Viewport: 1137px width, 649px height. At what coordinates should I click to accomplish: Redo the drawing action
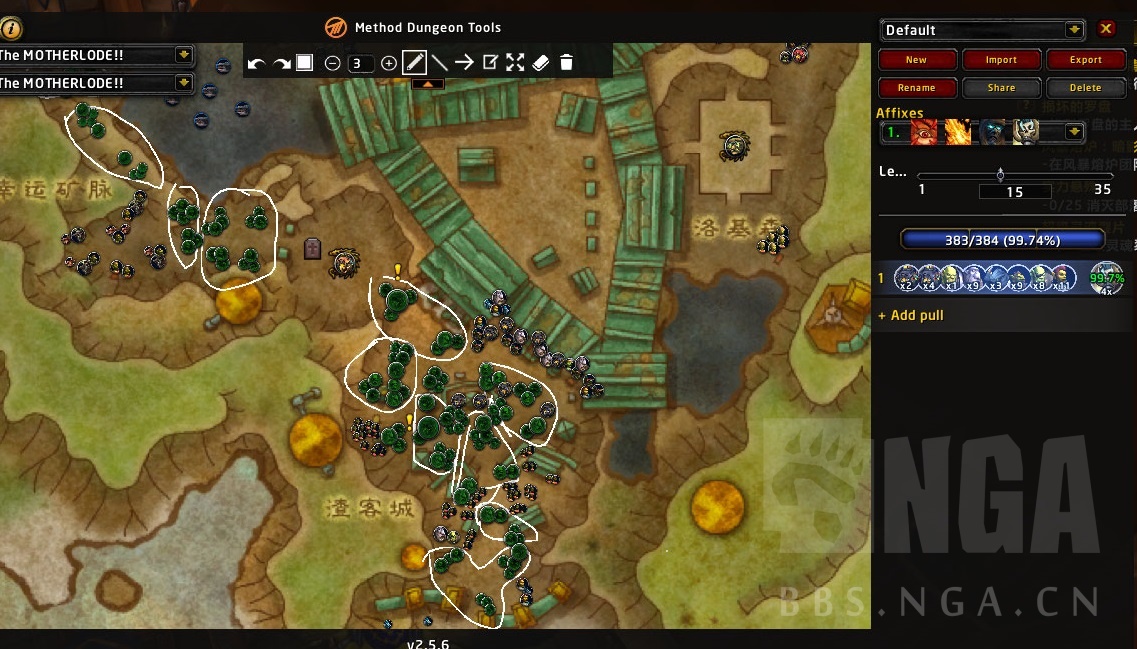tap(281, 64)
